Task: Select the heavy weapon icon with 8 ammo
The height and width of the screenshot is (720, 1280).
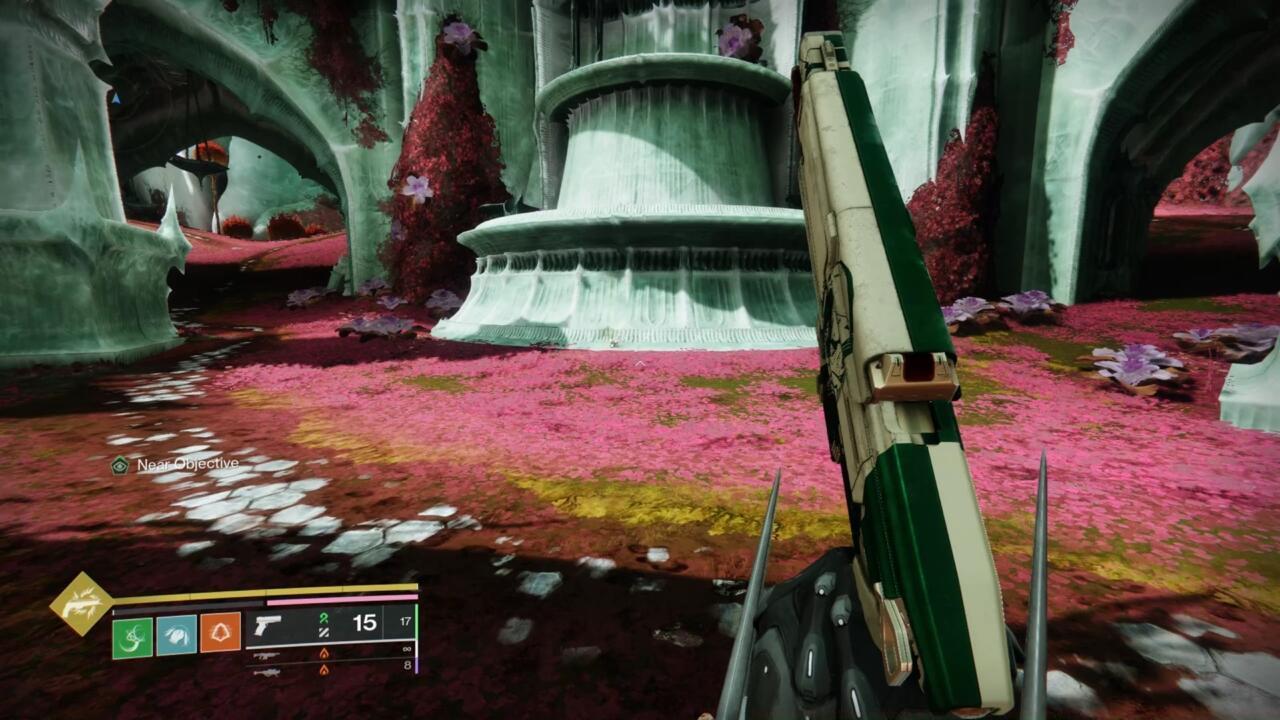Action: tap(270, 673)
